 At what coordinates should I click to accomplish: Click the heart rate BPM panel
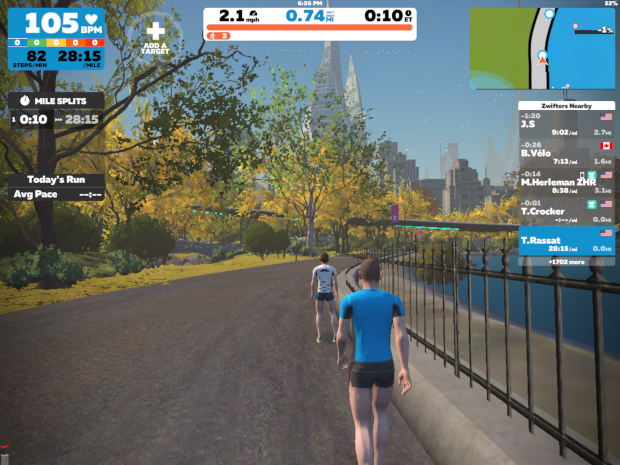click(57, 40)
